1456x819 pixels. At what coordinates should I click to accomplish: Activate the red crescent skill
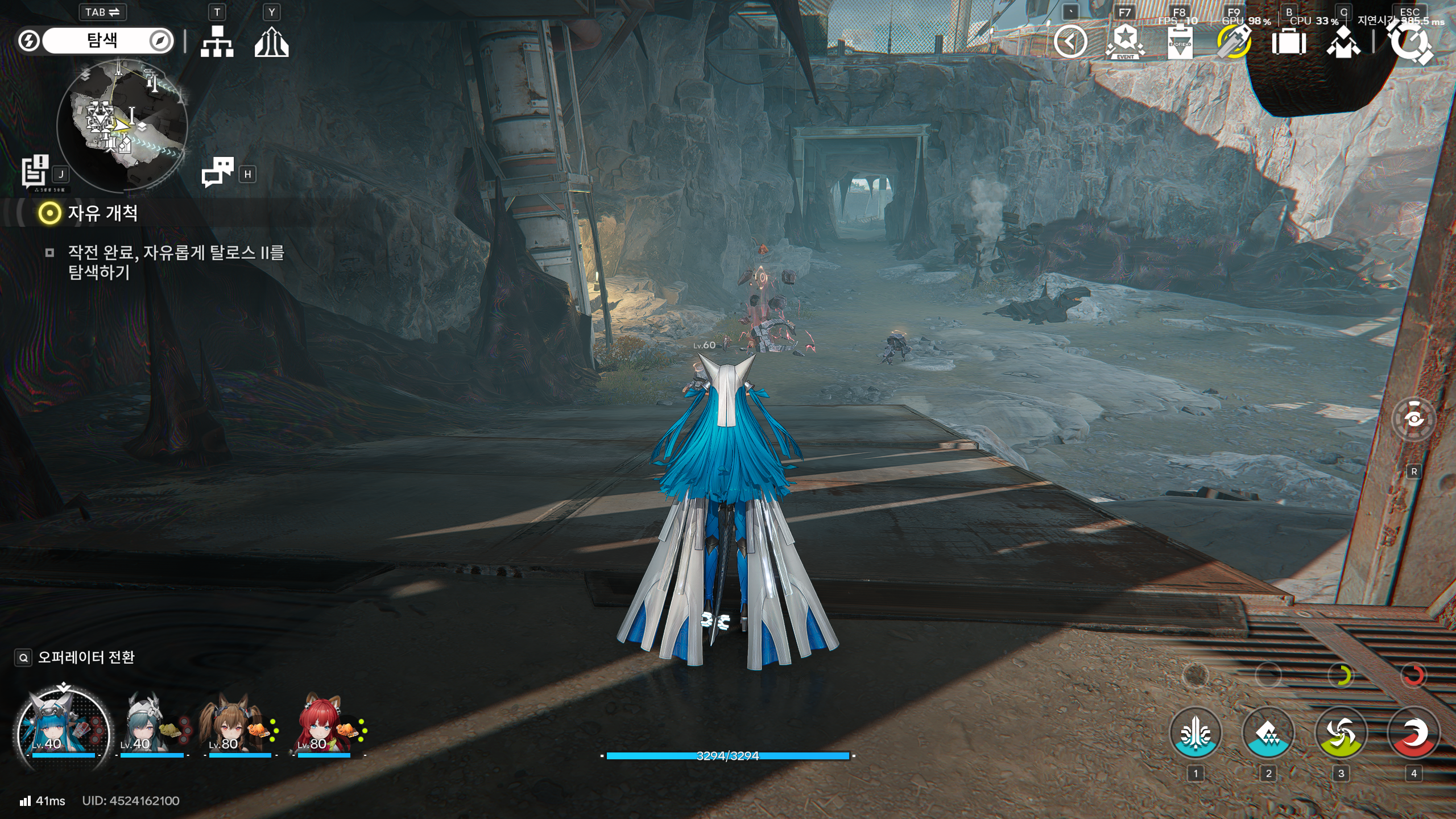1413,733
